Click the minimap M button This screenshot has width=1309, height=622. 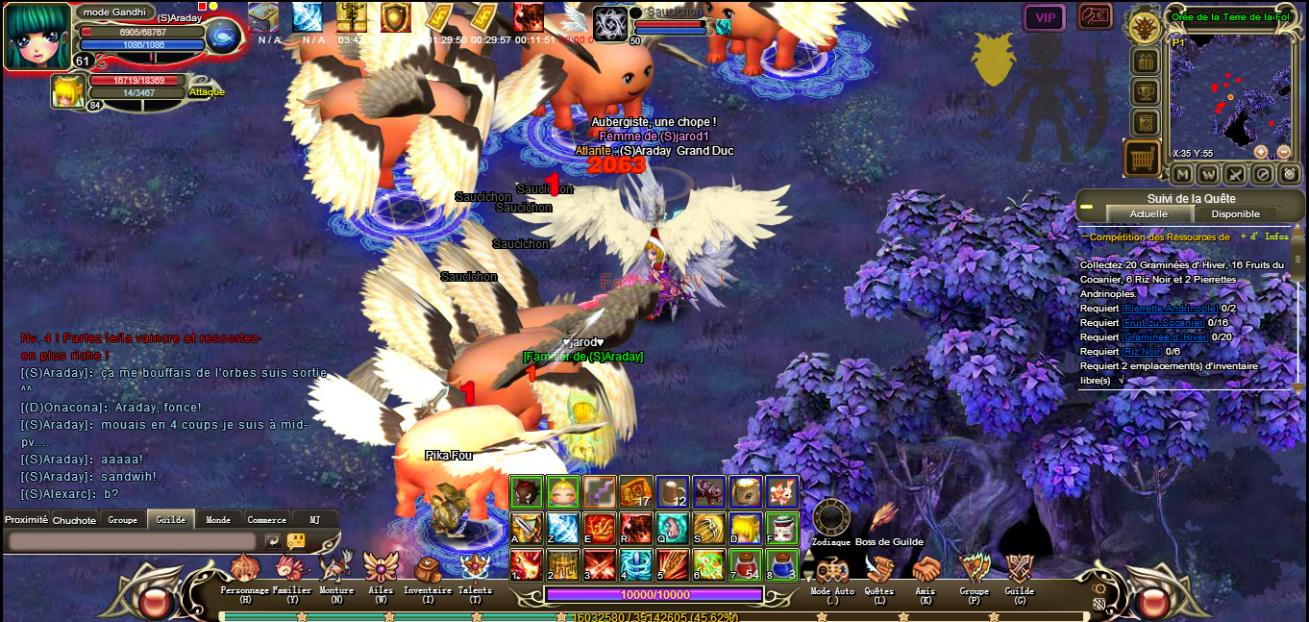coord(1183,174)
